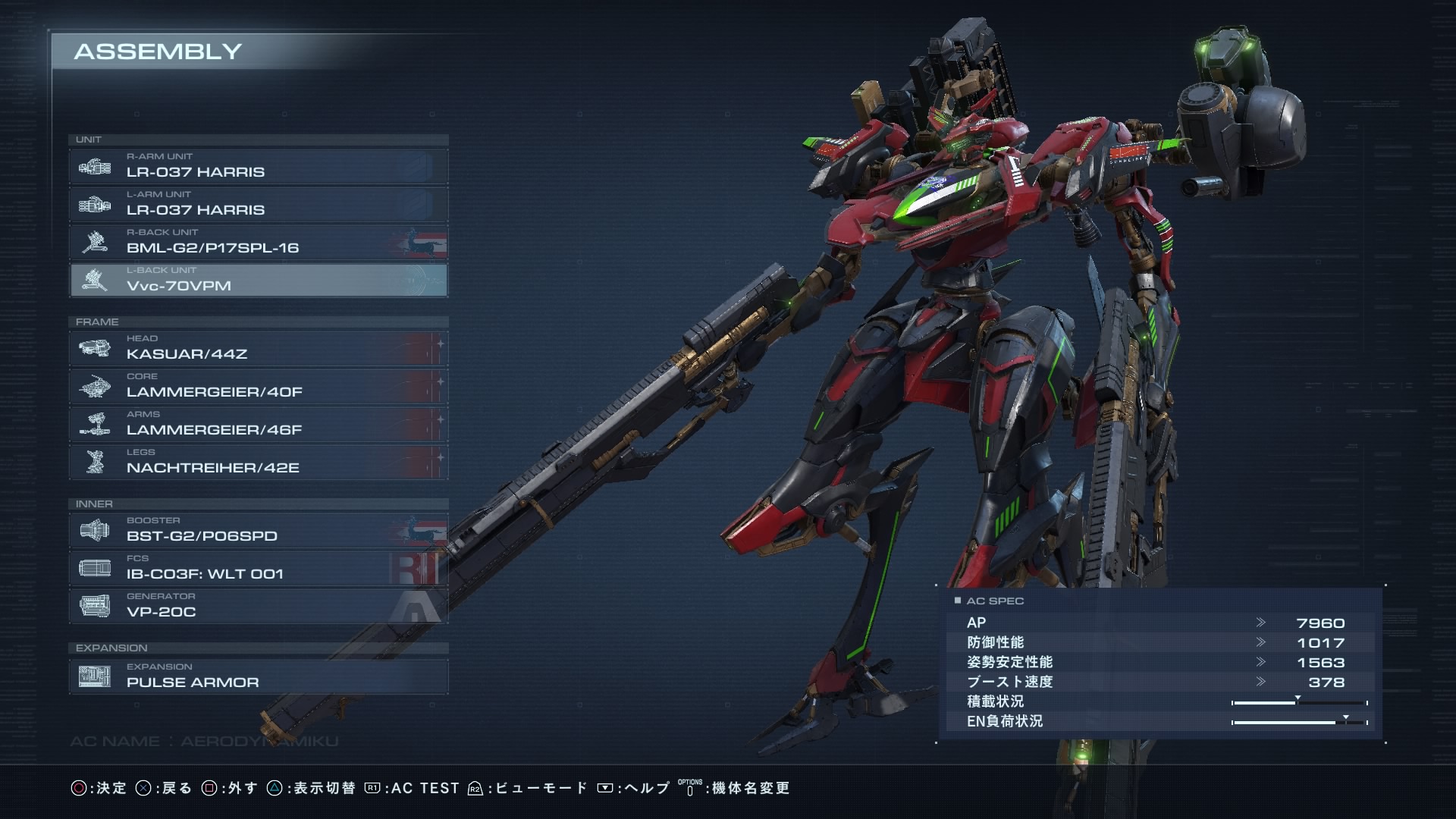Select the highlighted L-BACK UNIT Vvc-70VPM
Screen dimensions: 1456x819
pyautogui.click(x=258, y=280)
